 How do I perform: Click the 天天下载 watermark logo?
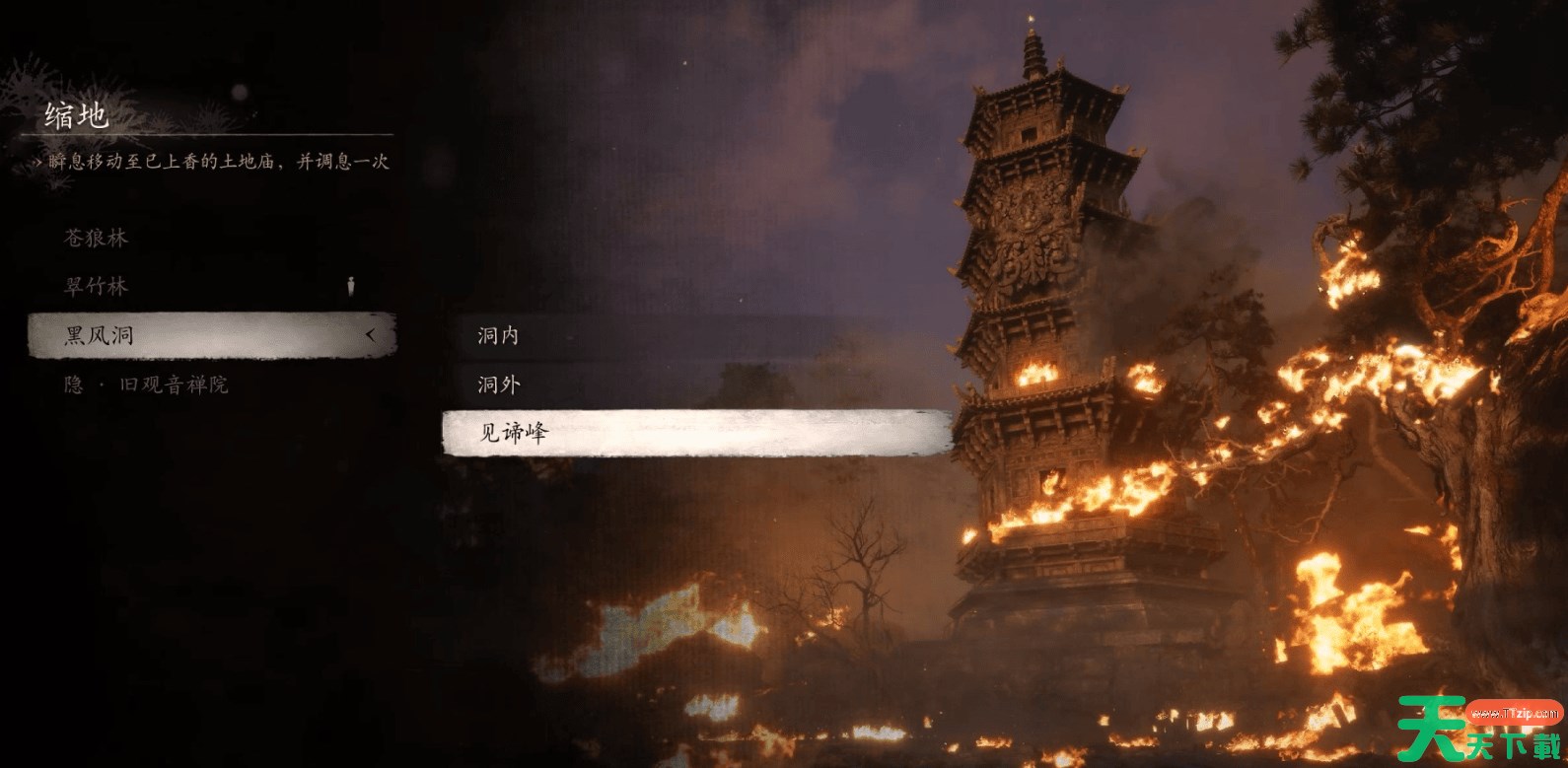pyautogui.click(x=1477, y=730)
